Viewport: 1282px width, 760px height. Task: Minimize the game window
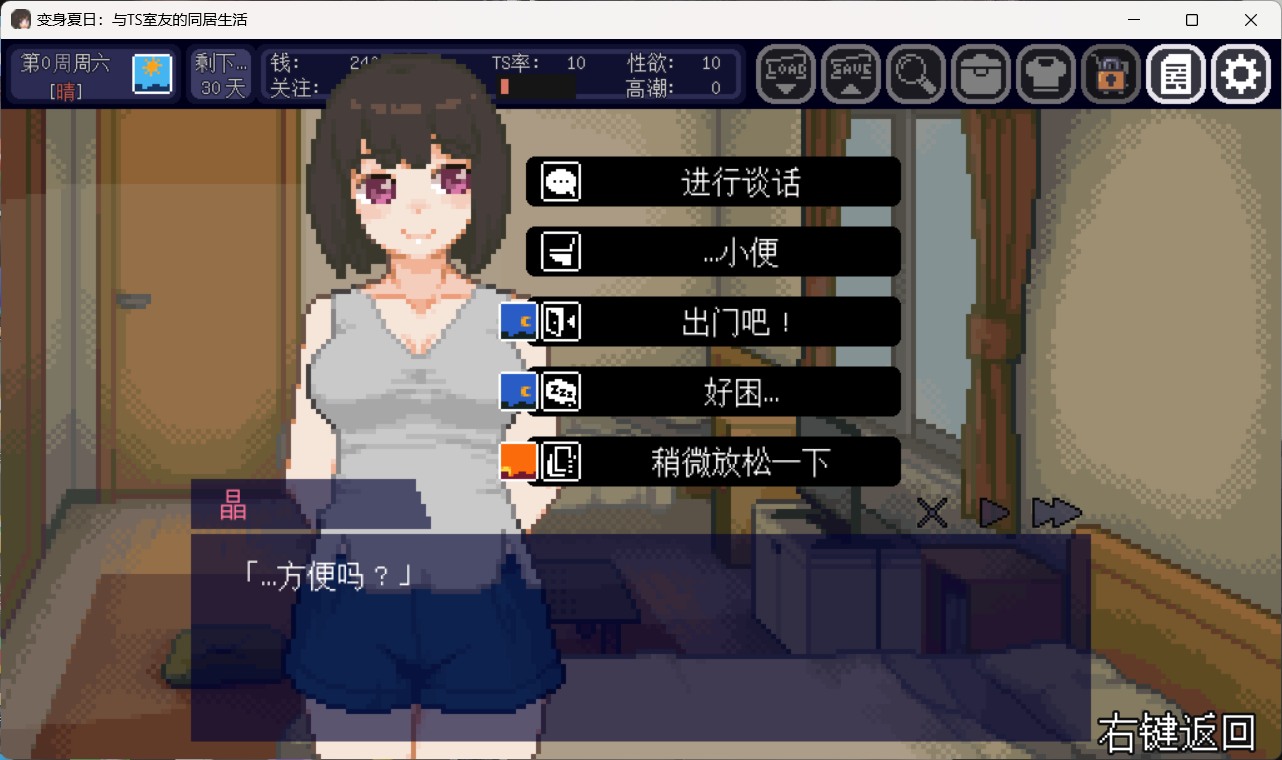pos(1134,19)
